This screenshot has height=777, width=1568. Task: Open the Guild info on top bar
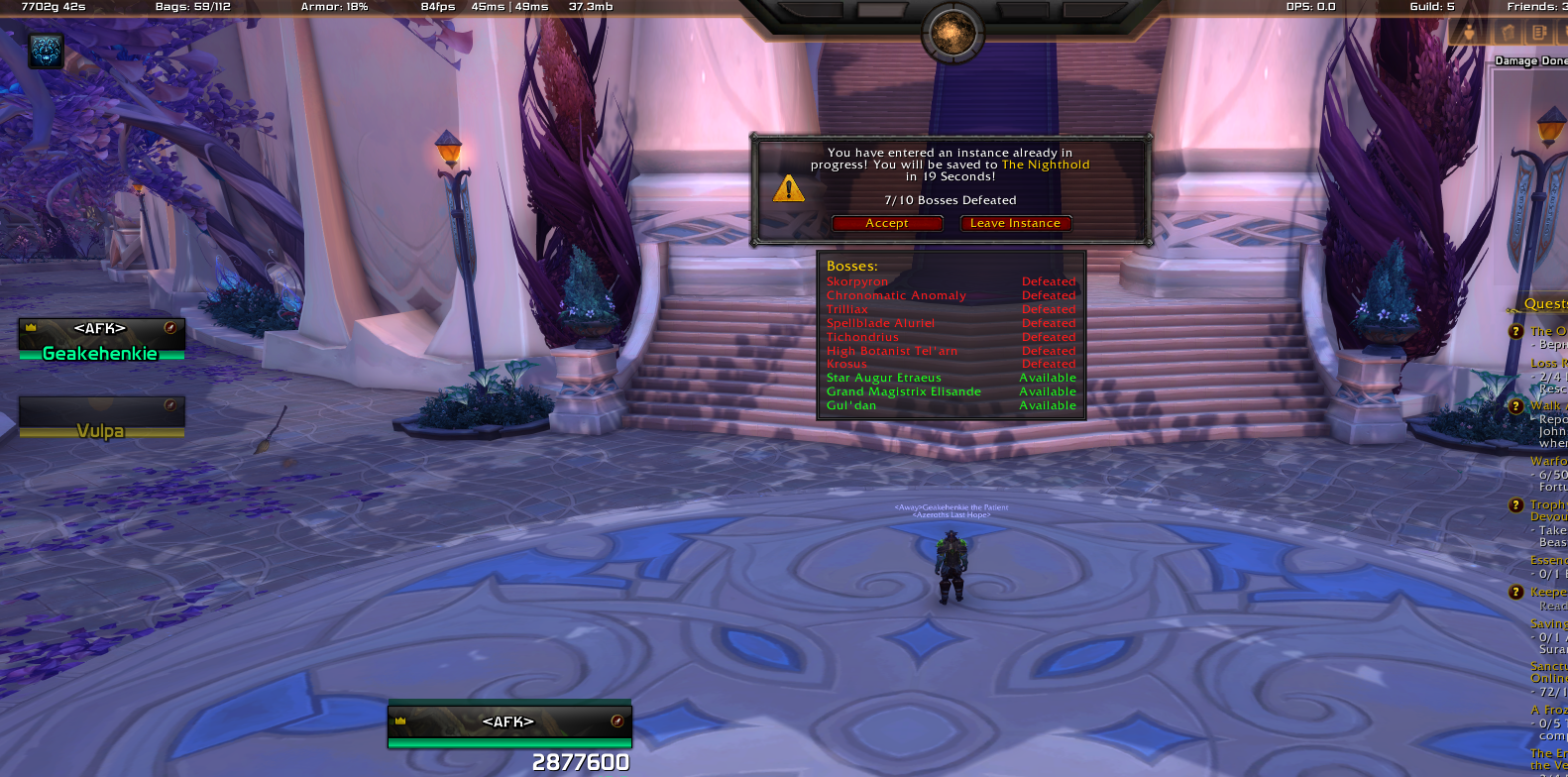(x=1431, y=7)
